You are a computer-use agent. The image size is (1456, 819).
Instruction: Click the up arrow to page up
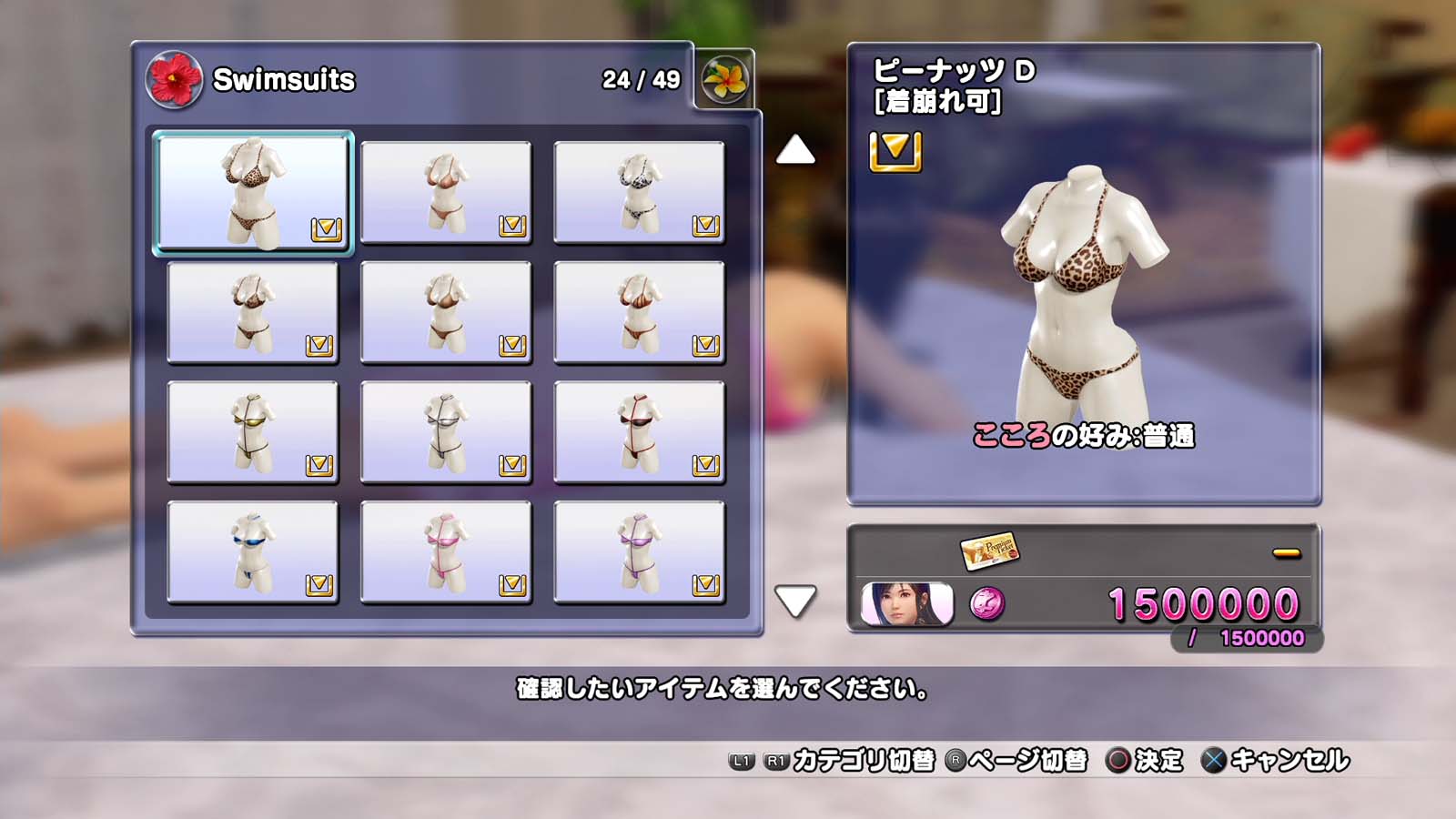point(795,150)
